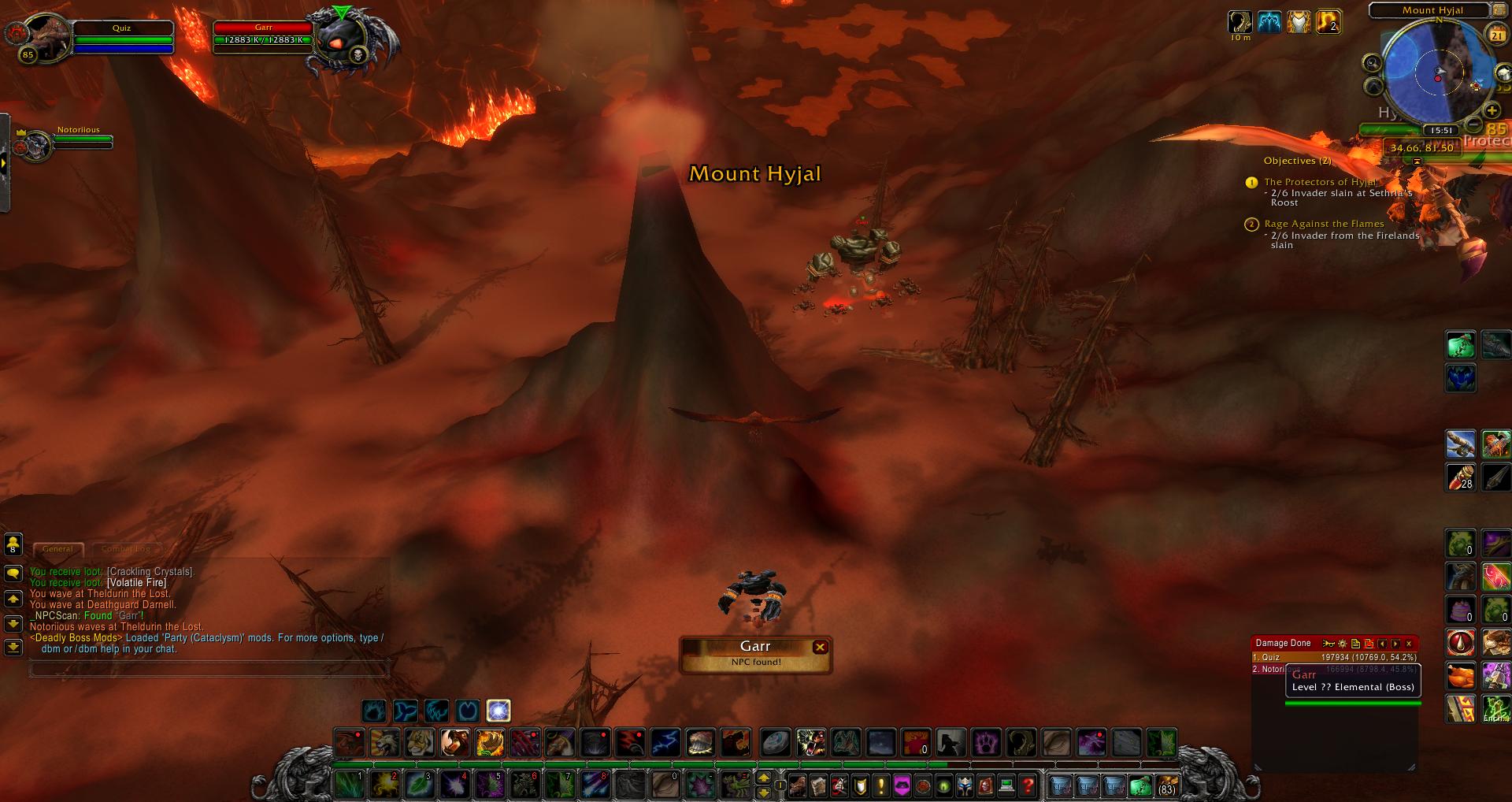Open the General chat tab

pyautogui.click(x=57, y=549)
